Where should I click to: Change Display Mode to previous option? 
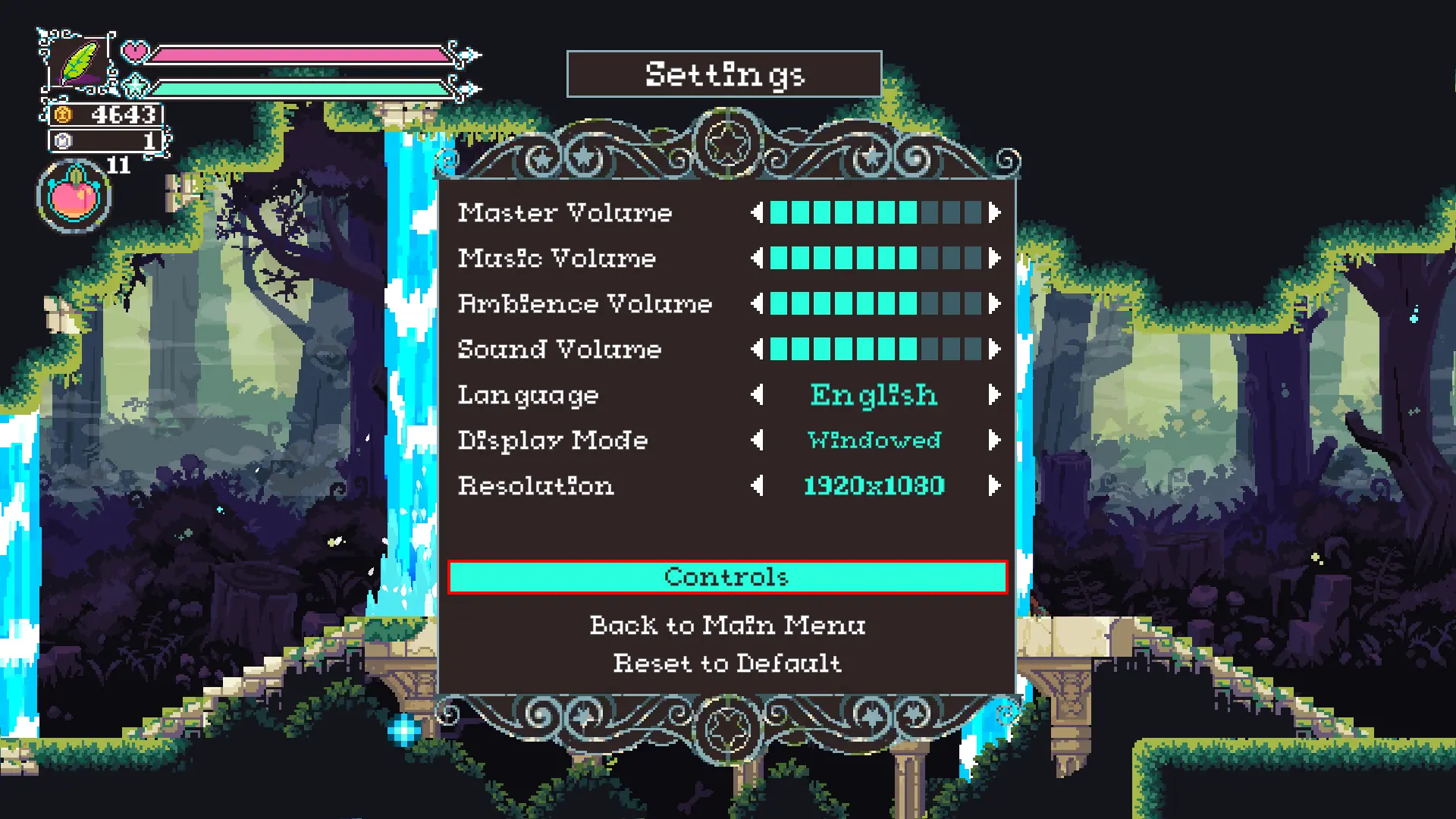(x=757, y=441)
